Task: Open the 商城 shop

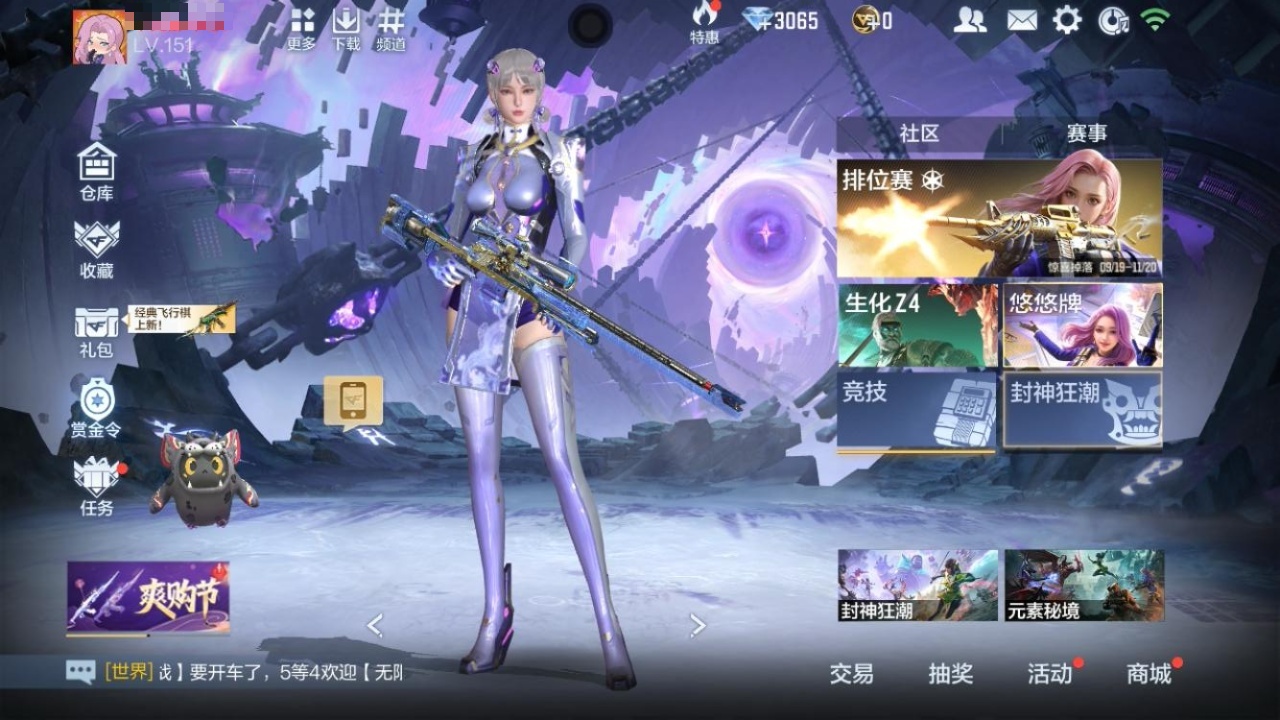Action: point(1149,674)
